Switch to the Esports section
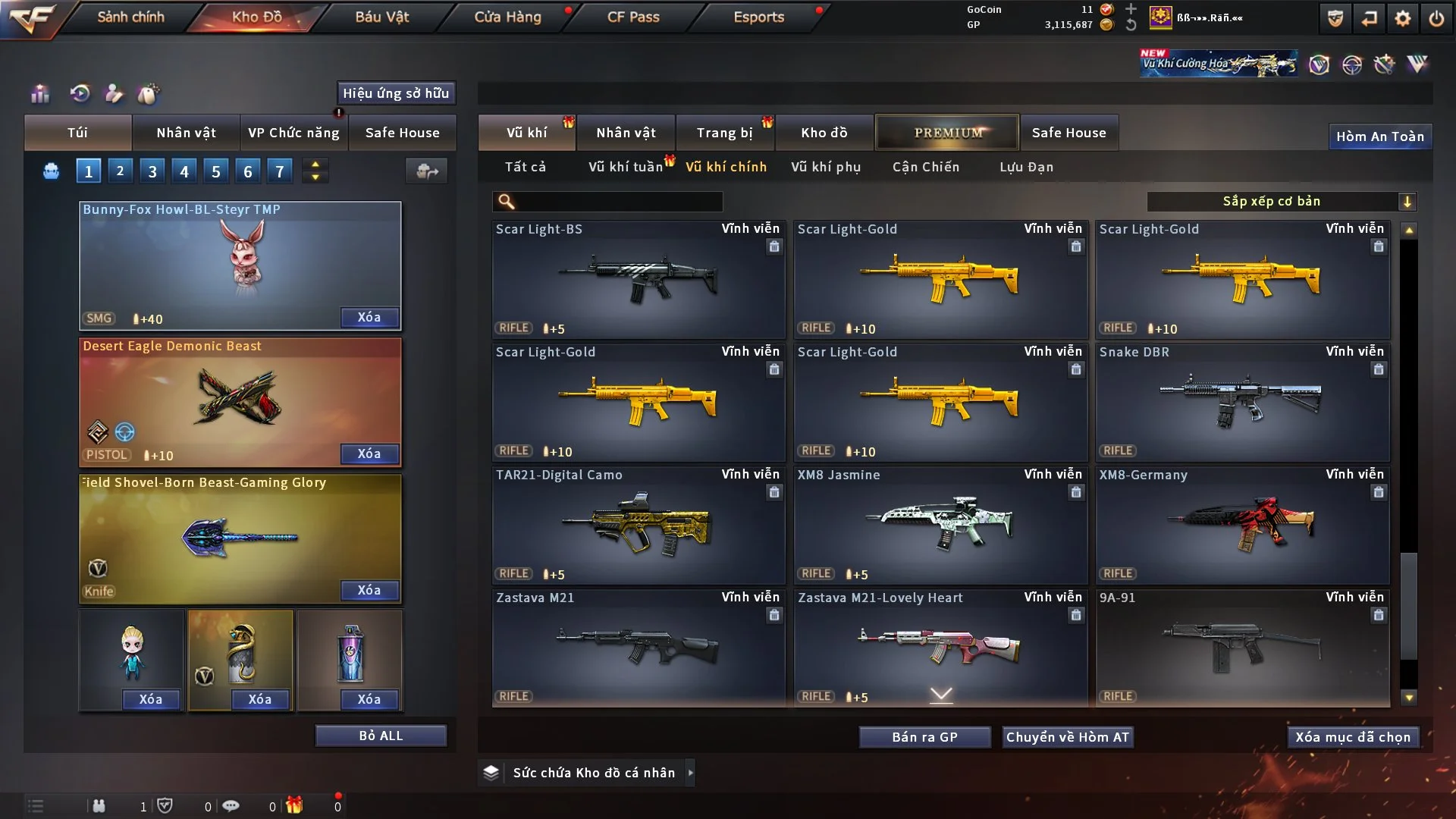 click(x=758, y=17)
